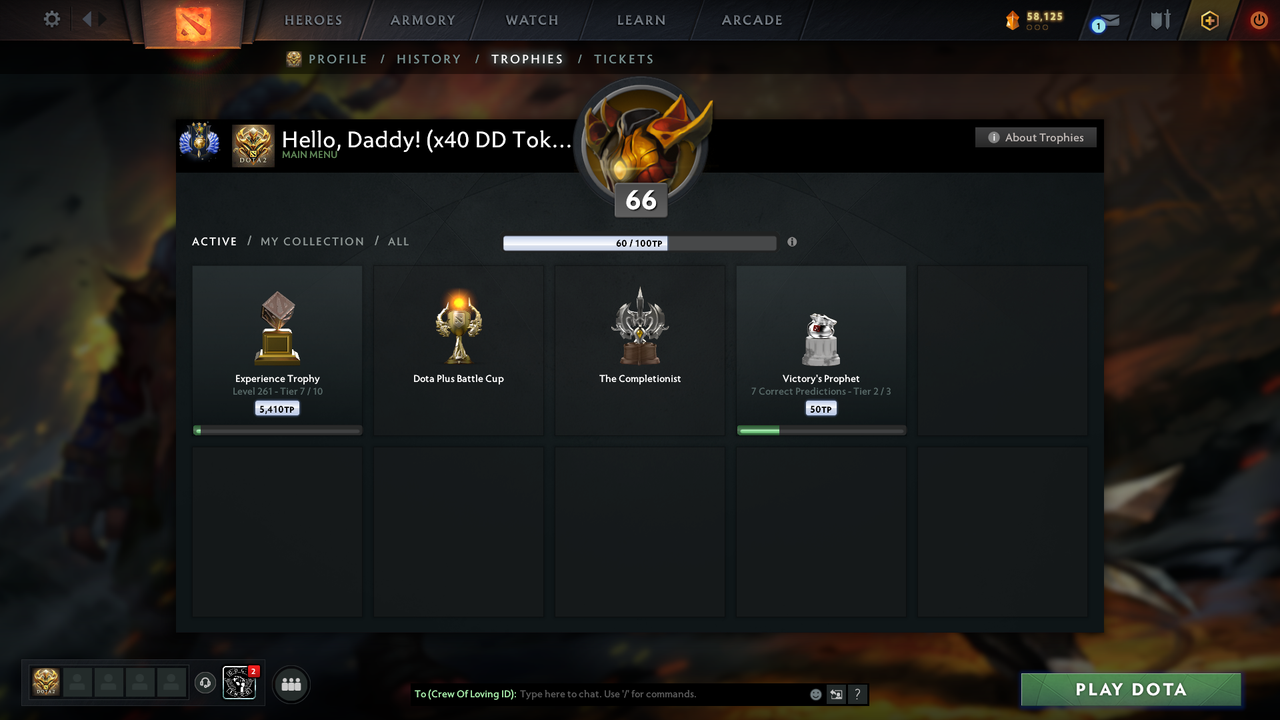
Task: Select the ARCADE menu item
Action: (751, 19)
